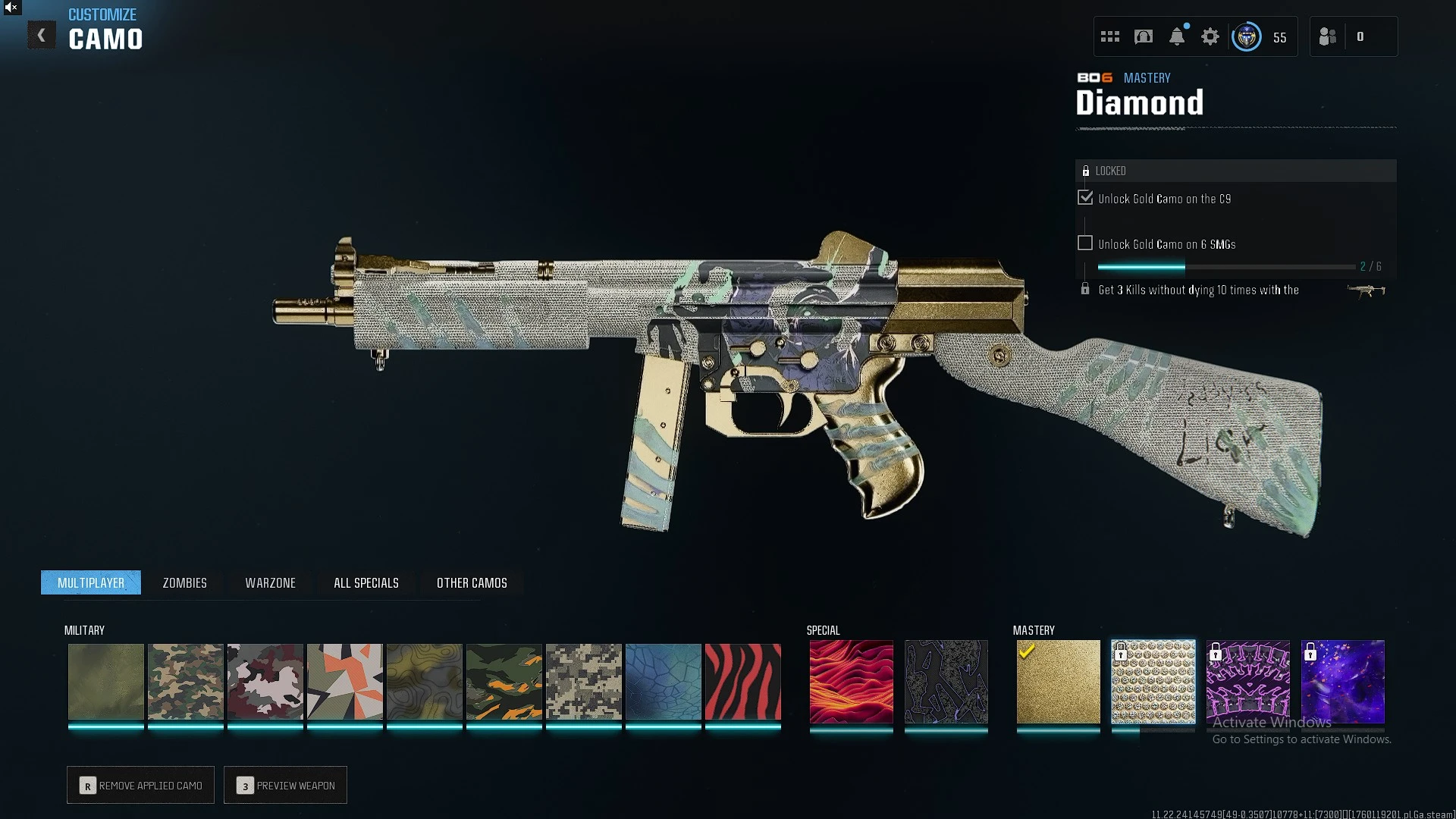Screen dimensions: 1456x819
Task: Select the orange geometric splinter camo
Action: (344, 681)
